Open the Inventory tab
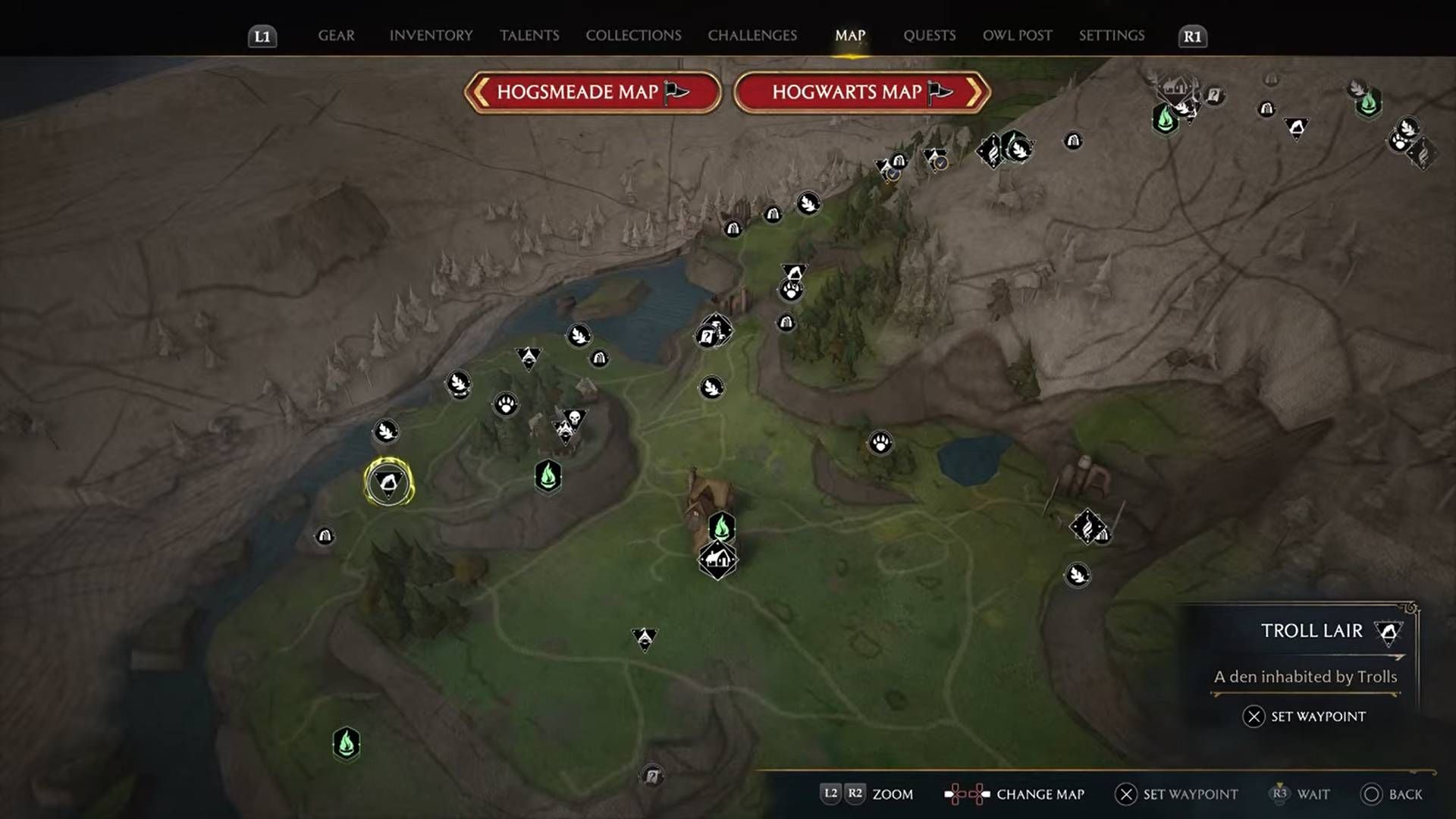The image size is (1456, 819). (x=430, y=35)
